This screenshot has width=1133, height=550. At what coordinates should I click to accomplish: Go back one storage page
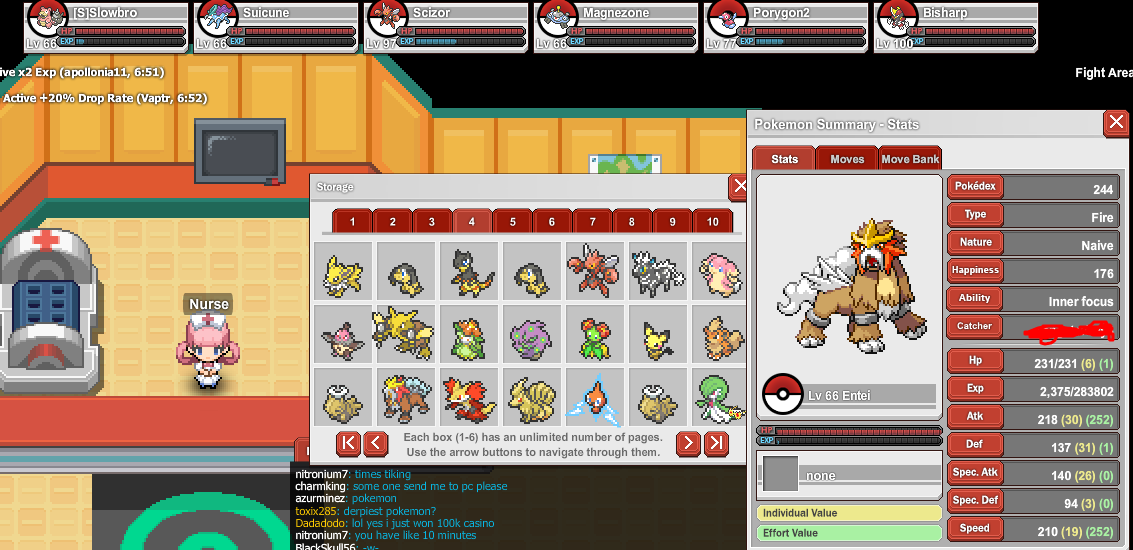[376, 443]
